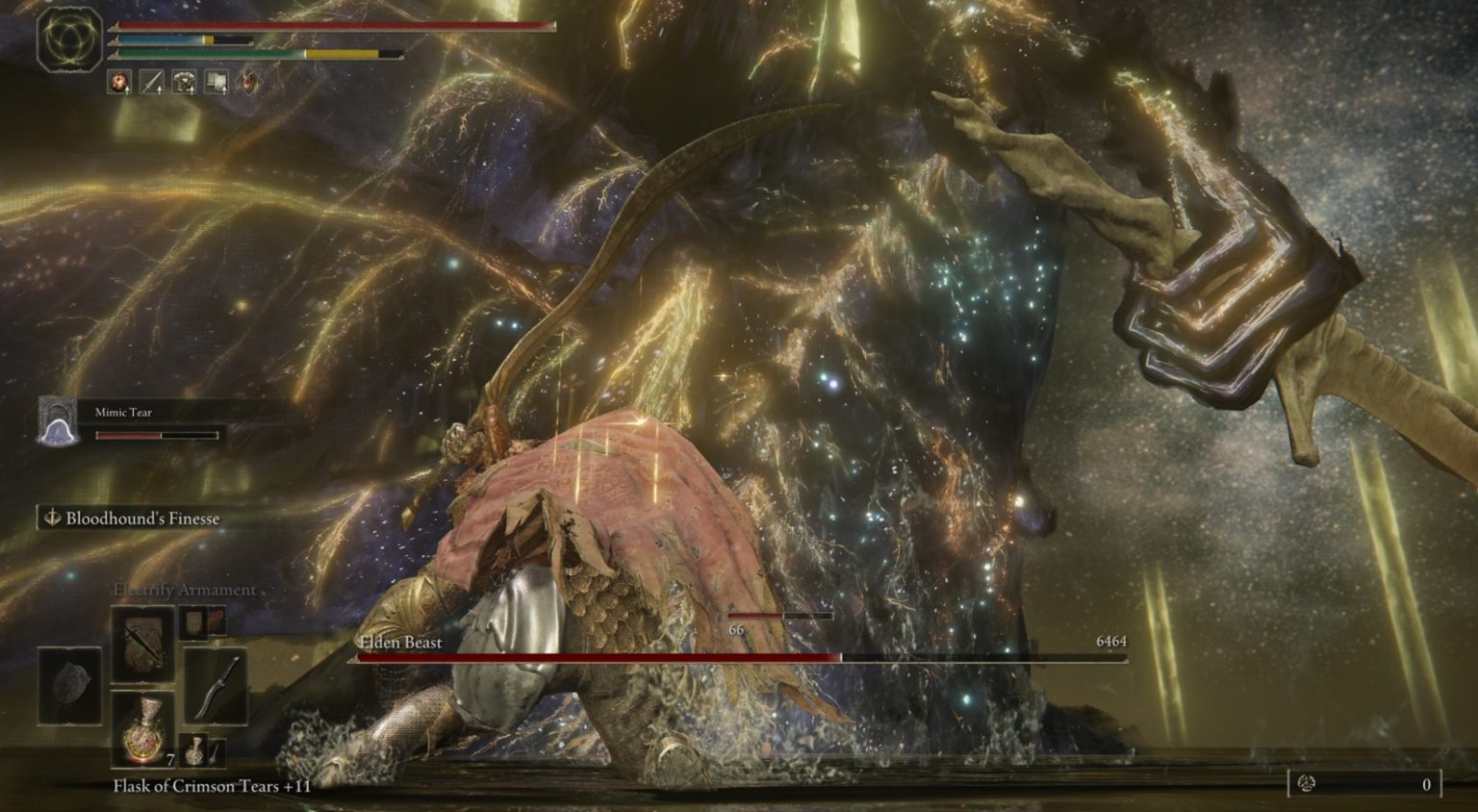Select the curved sword right-hand weapon slot
This screenshot has height=812, width=1478.
pos(215,685)
